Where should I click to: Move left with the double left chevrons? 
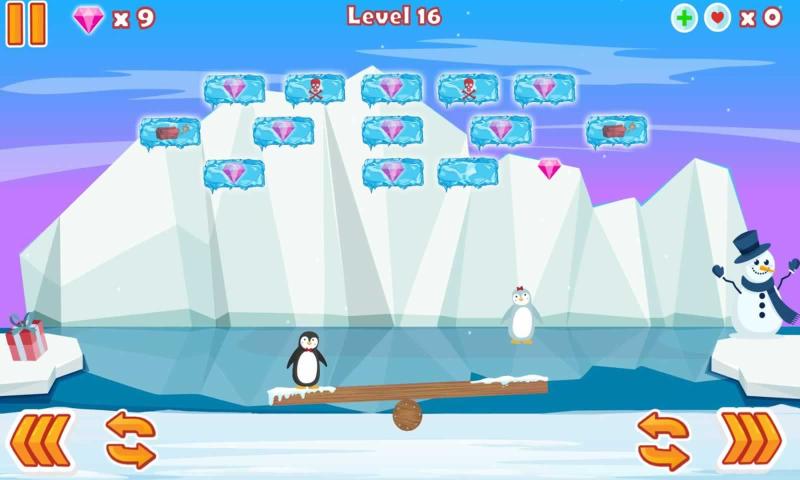point(41,439)
